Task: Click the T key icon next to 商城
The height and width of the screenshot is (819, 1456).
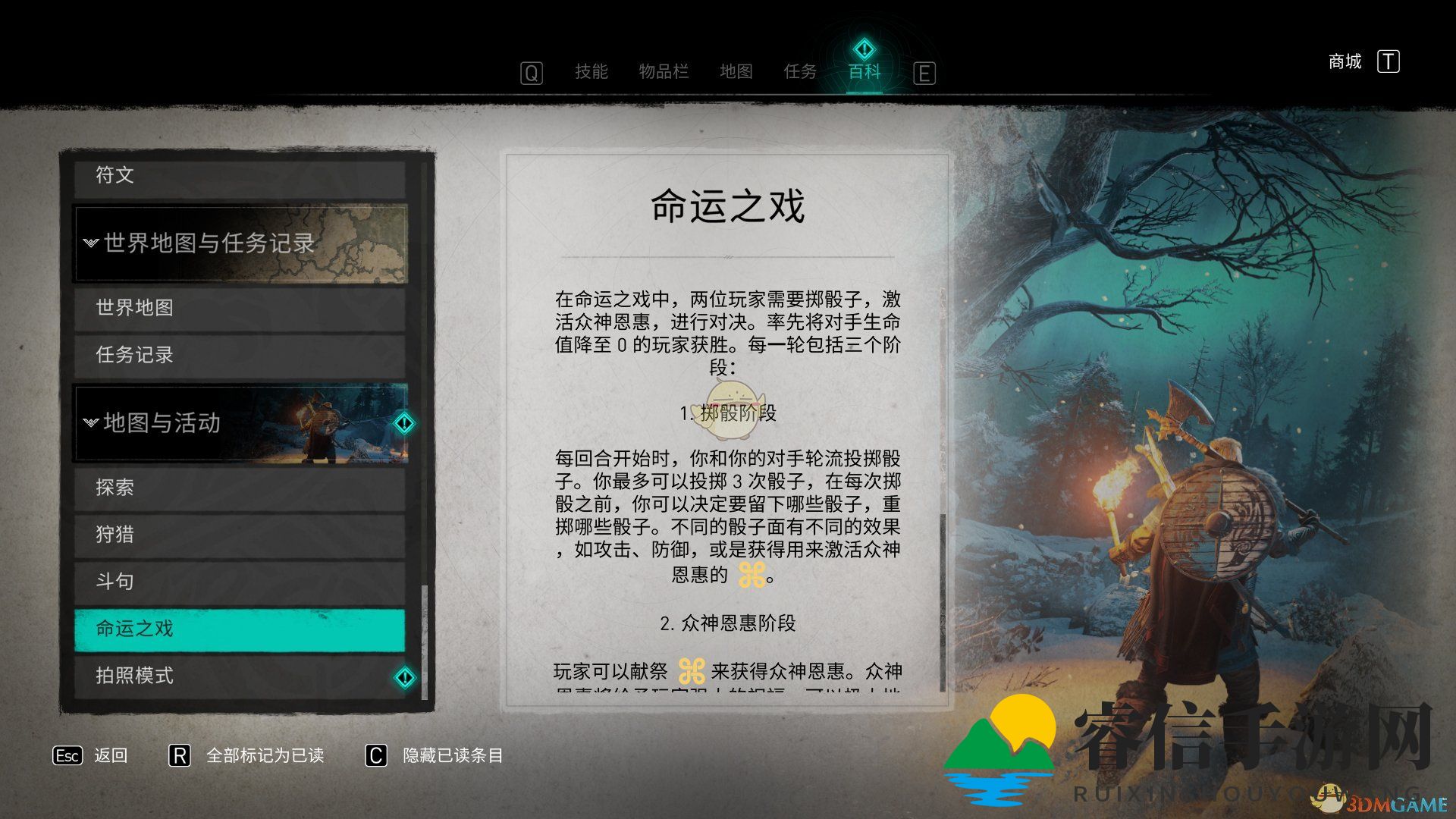Action: click(1390, 61)
